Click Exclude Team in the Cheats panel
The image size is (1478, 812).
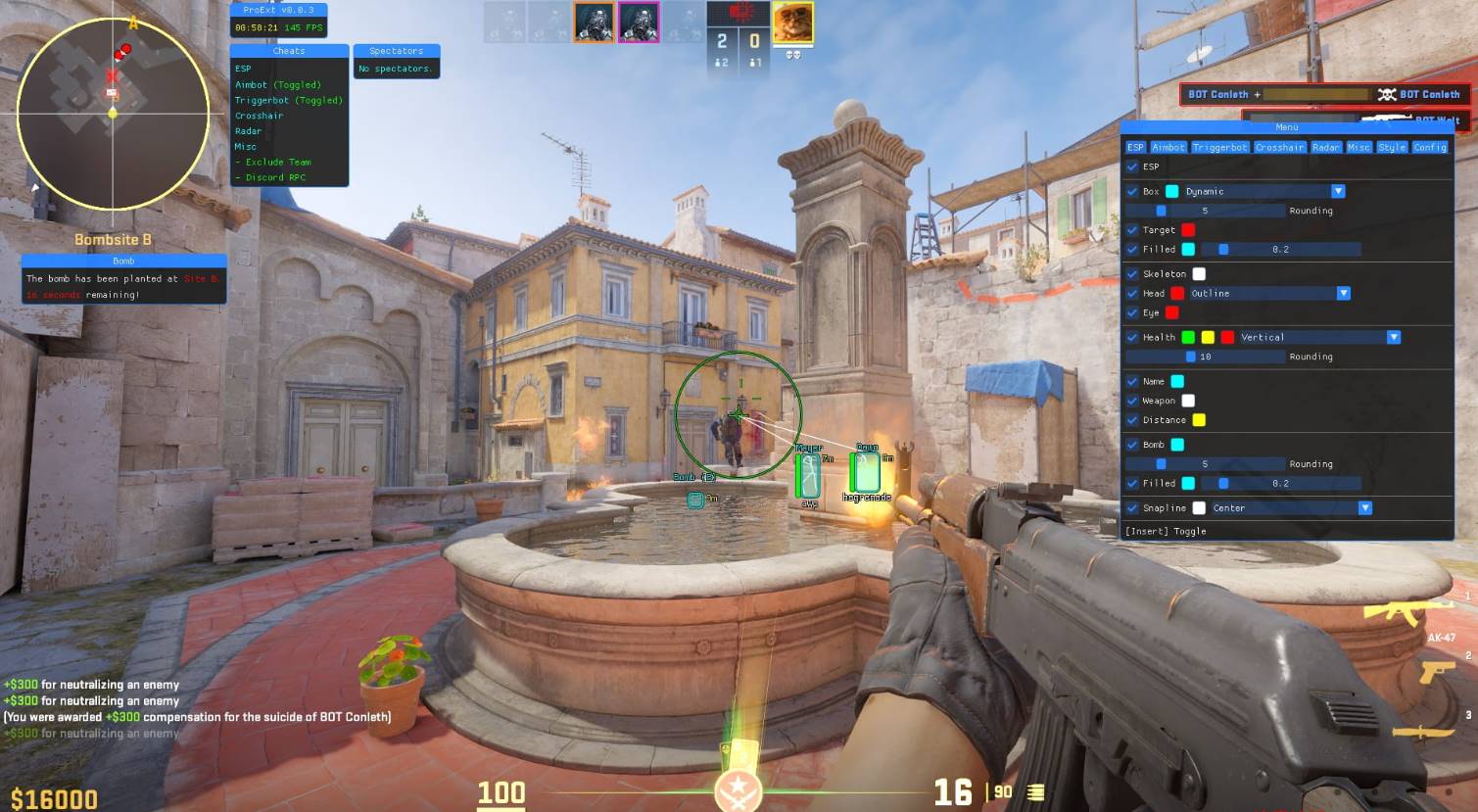273,162
